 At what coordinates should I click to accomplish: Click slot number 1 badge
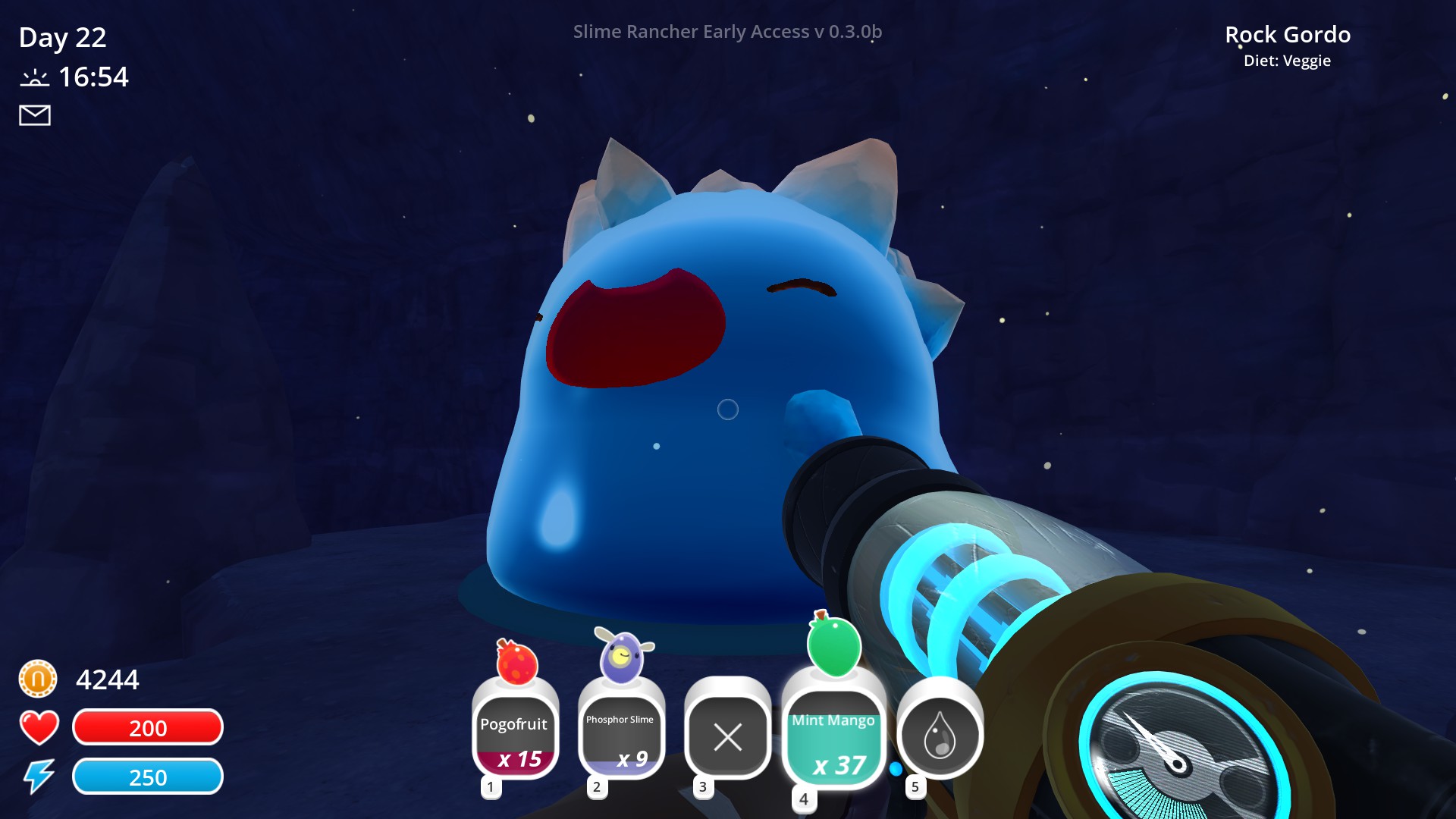(x=491, y=787)
